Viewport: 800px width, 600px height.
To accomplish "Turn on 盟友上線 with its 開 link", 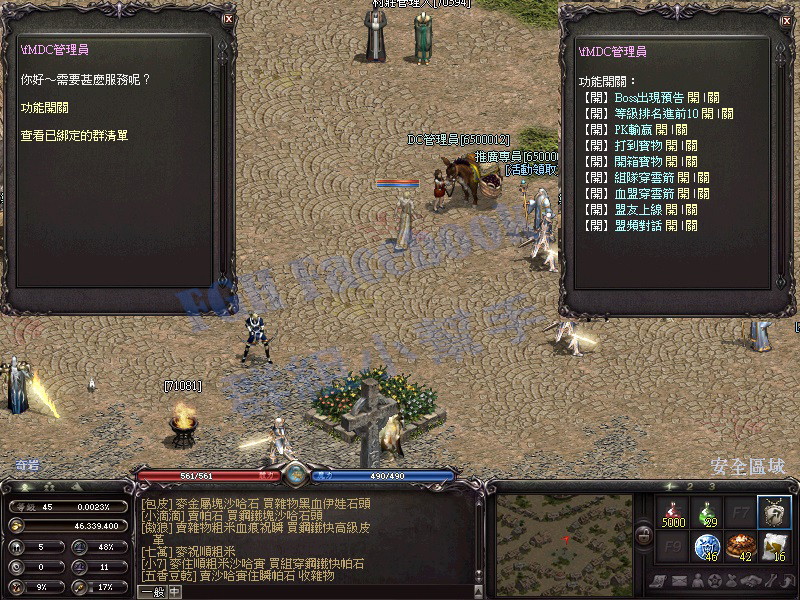I will point(671,210).
